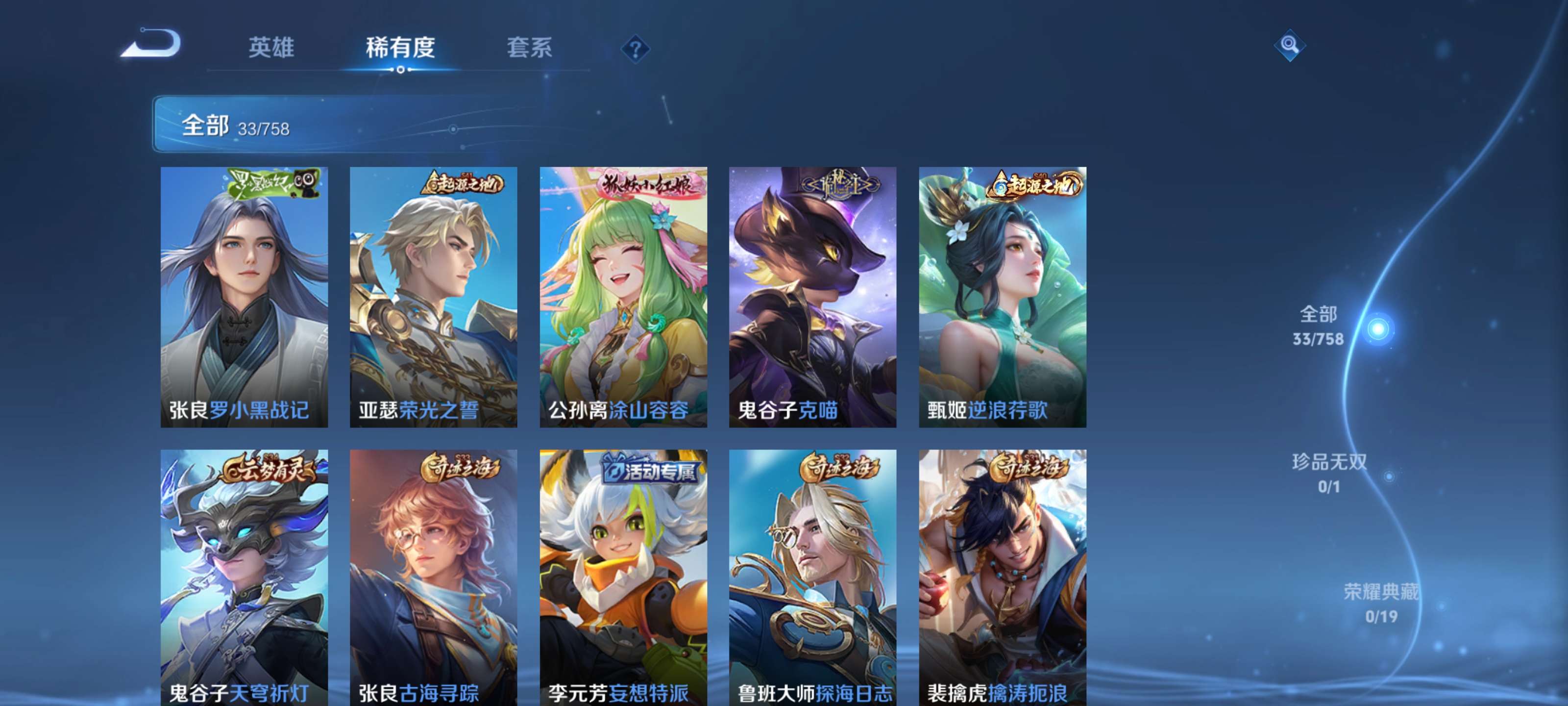Select the 稀有度 tab
The width and height of the screenshot is (1568, 706).
pos(402,49)
